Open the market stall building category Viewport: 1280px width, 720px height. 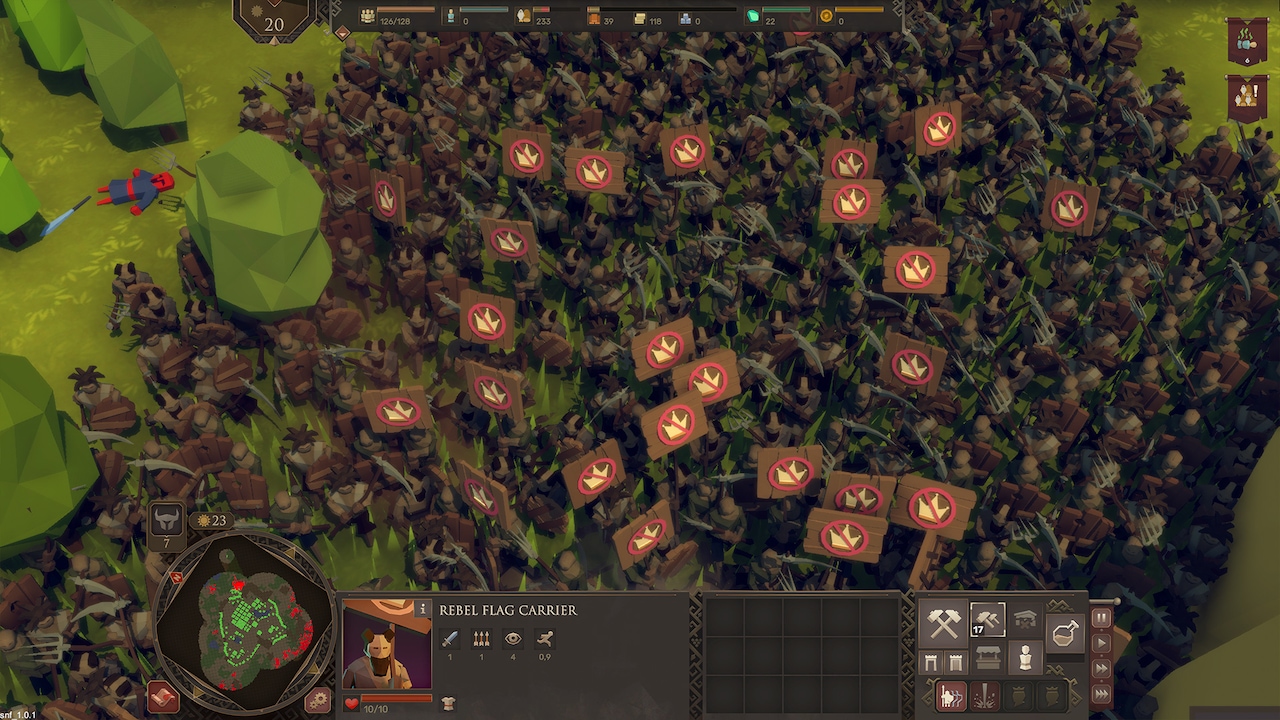(x=988, y=658)
